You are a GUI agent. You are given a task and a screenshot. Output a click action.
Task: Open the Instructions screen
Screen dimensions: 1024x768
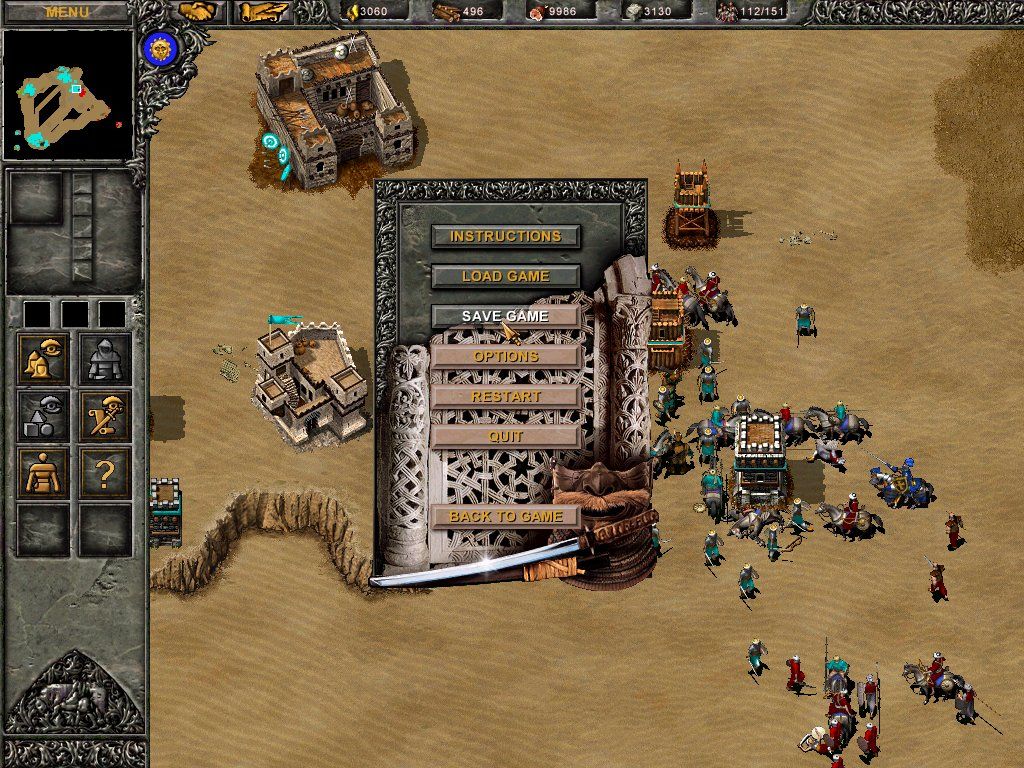coord(505,236)
